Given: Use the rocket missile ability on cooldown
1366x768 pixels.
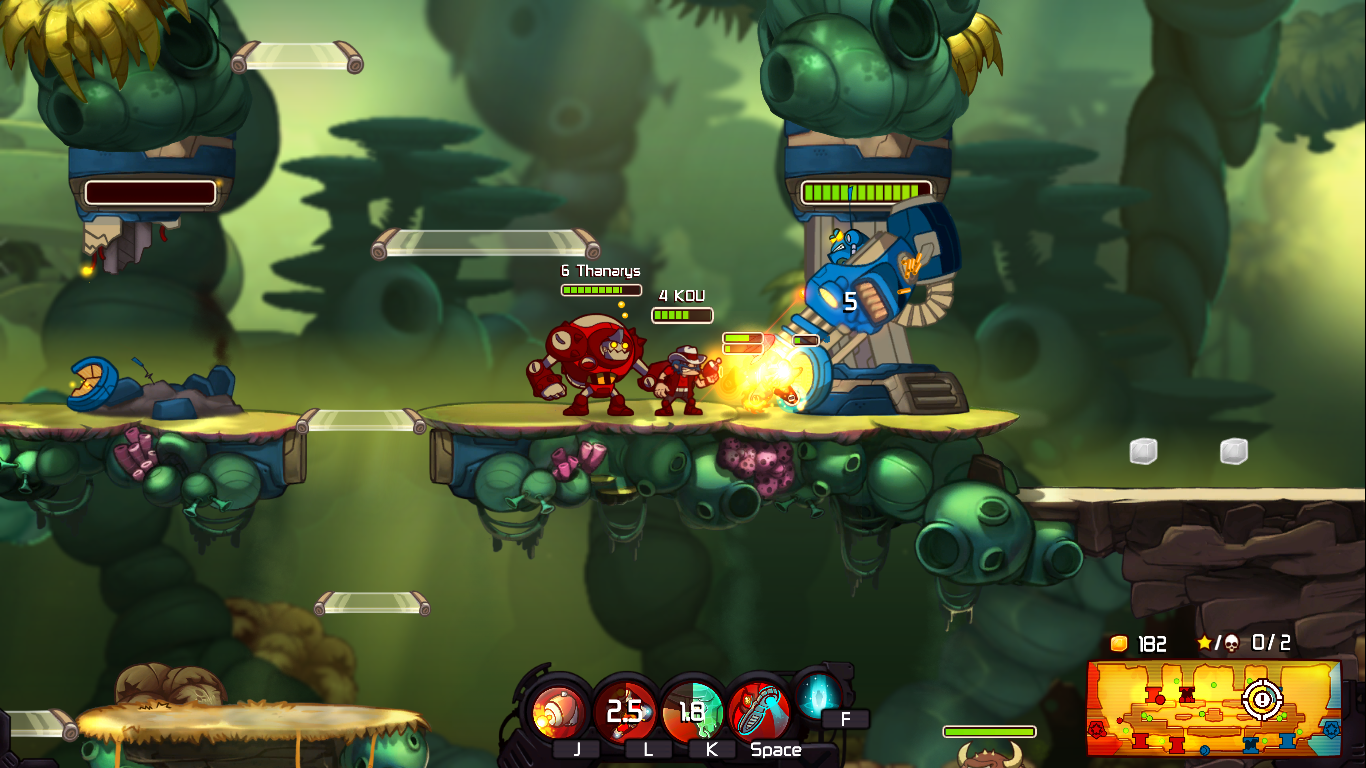Looking at the screenshot, I should pos(625,712).
